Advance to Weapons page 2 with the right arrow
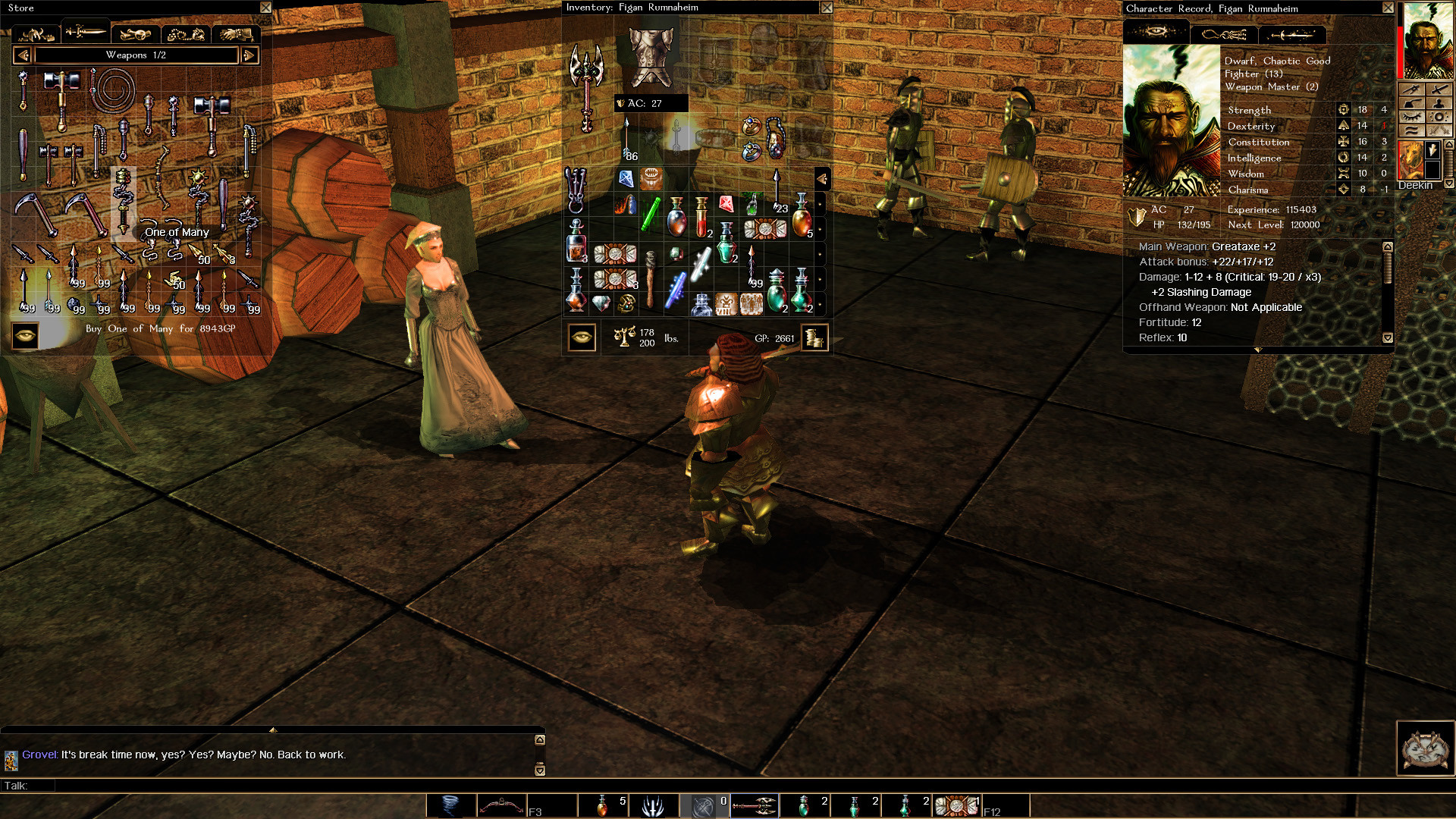Viewport: 1456px width, 819px height. [x=250, y=55]
